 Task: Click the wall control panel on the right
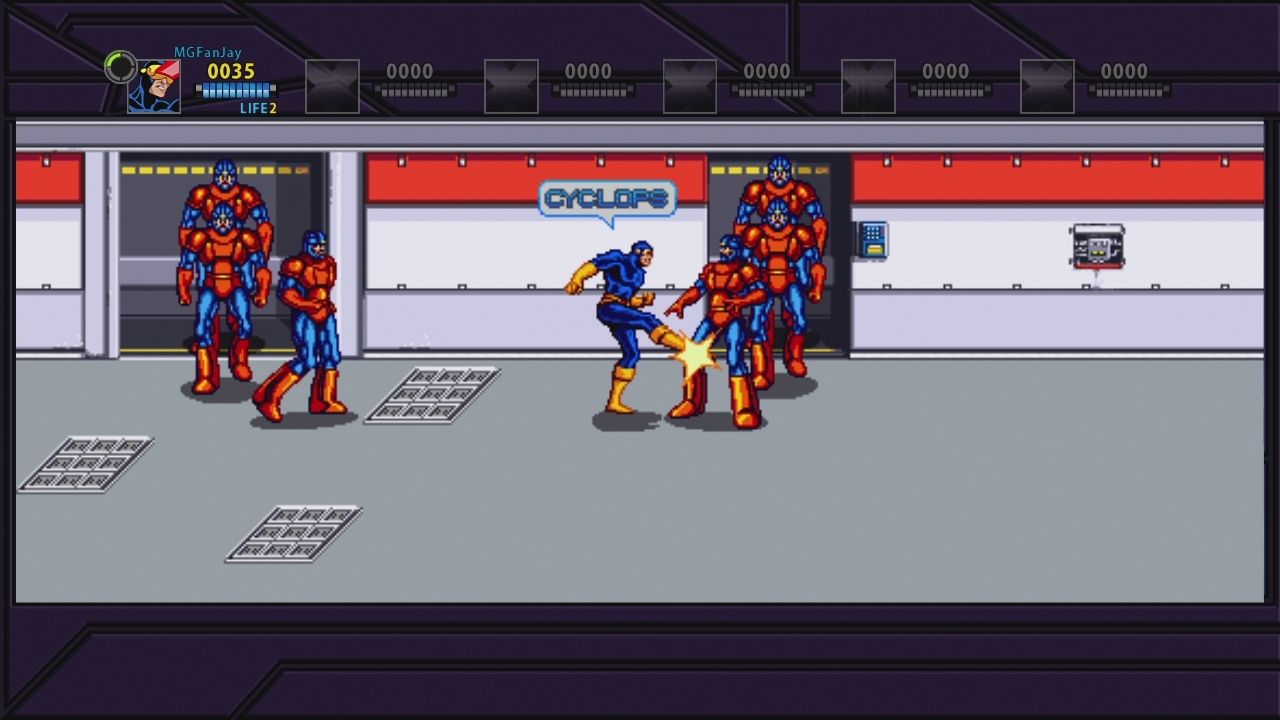click(x=1097, y=247)
